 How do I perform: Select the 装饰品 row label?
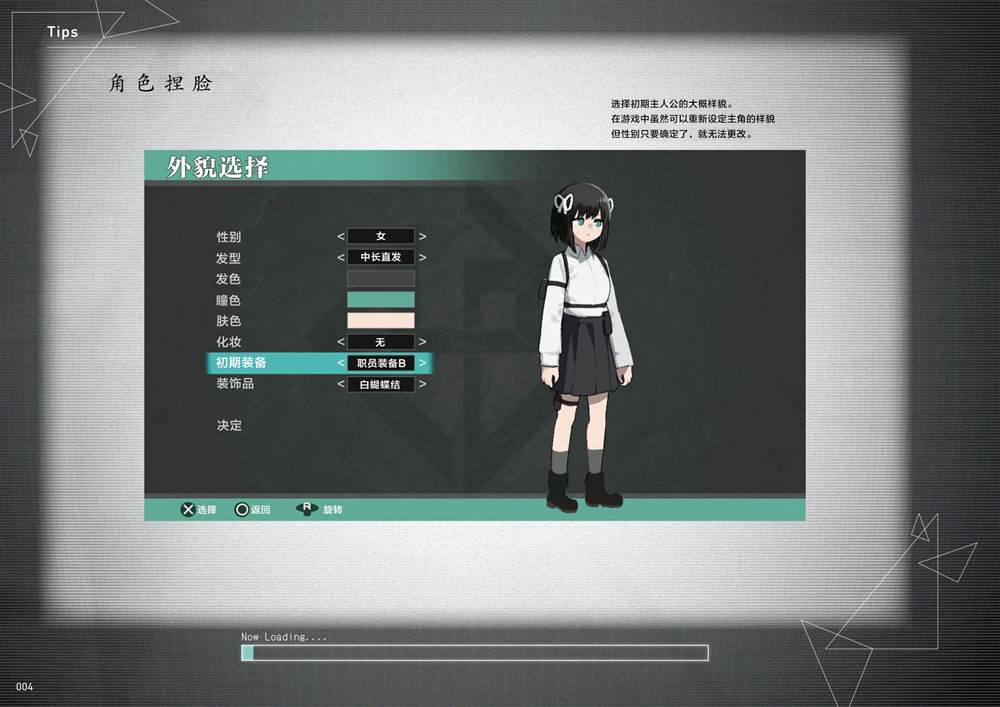coord(235,384)
